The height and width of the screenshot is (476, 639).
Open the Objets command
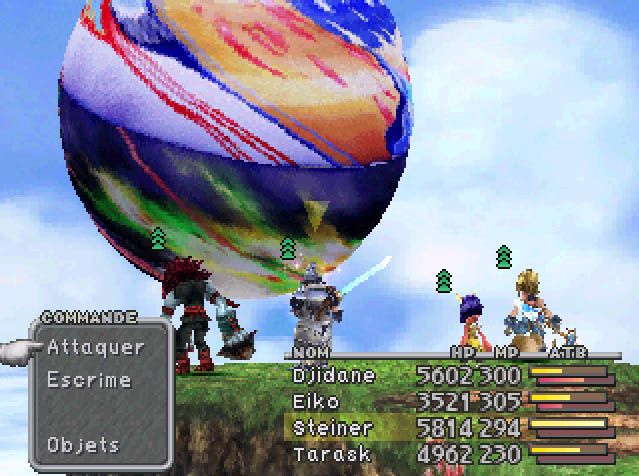click(x=83, y=444)
